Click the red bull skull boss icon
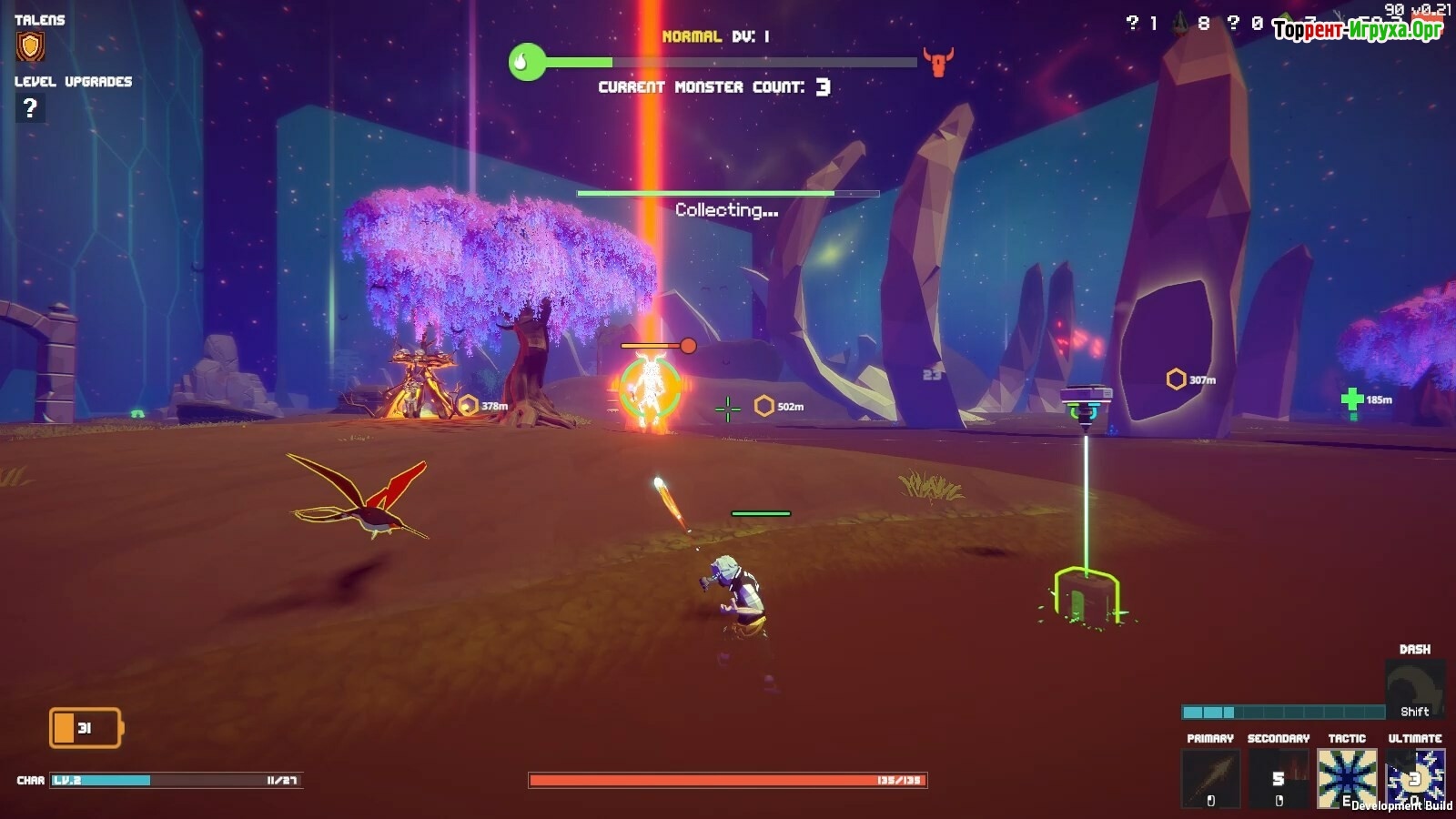This screenshot has width=1456, height=819. click(937, 62)
